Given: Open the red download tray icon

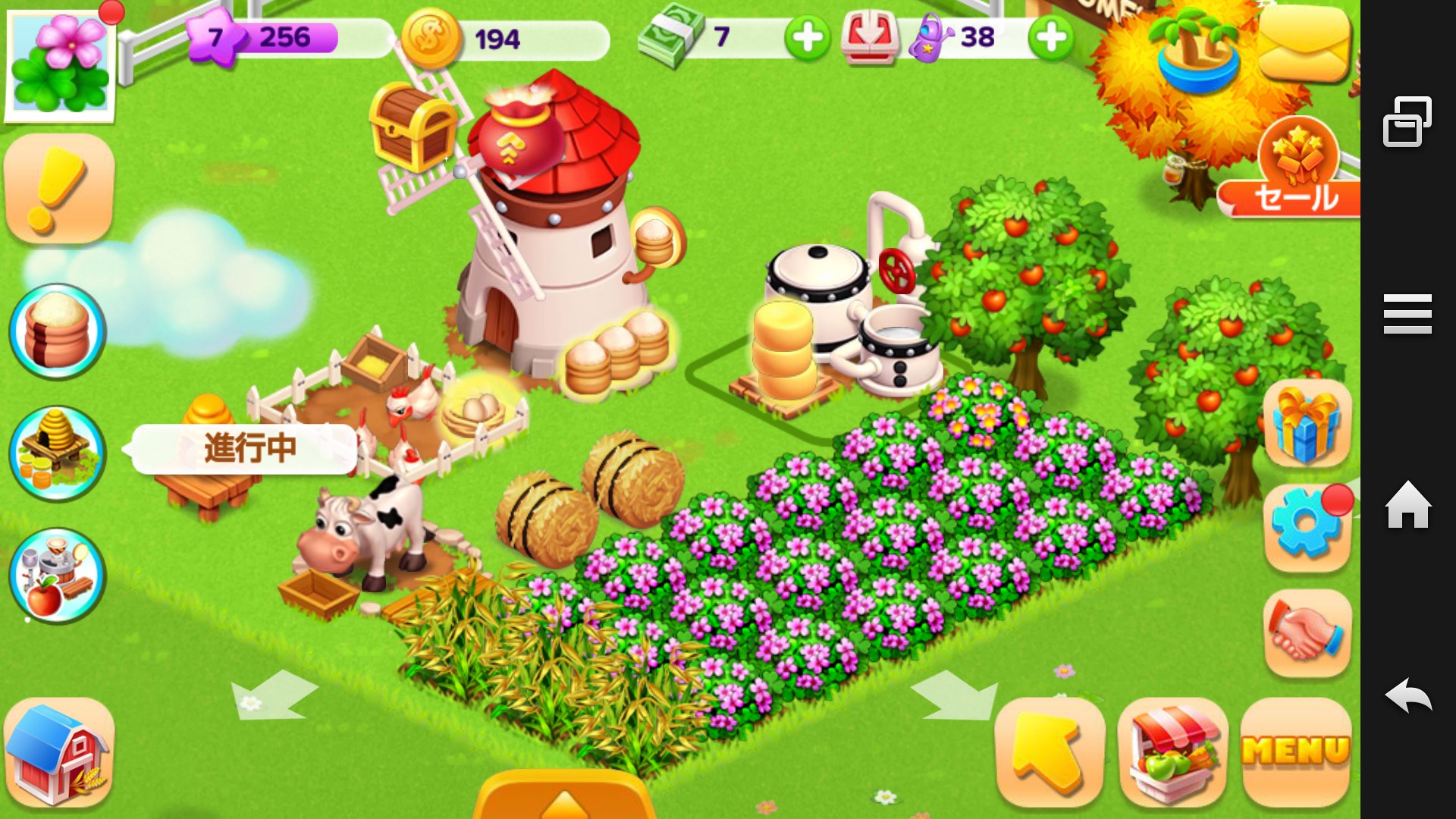Looking at the screenshot, I should 869,37.
